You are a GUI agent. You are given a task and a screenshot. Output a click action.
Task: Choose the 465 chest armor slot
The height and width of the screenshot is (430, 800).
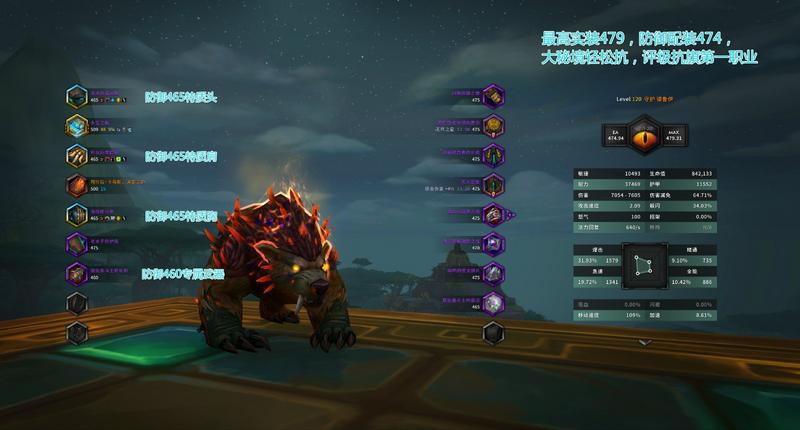coord(78,214)
